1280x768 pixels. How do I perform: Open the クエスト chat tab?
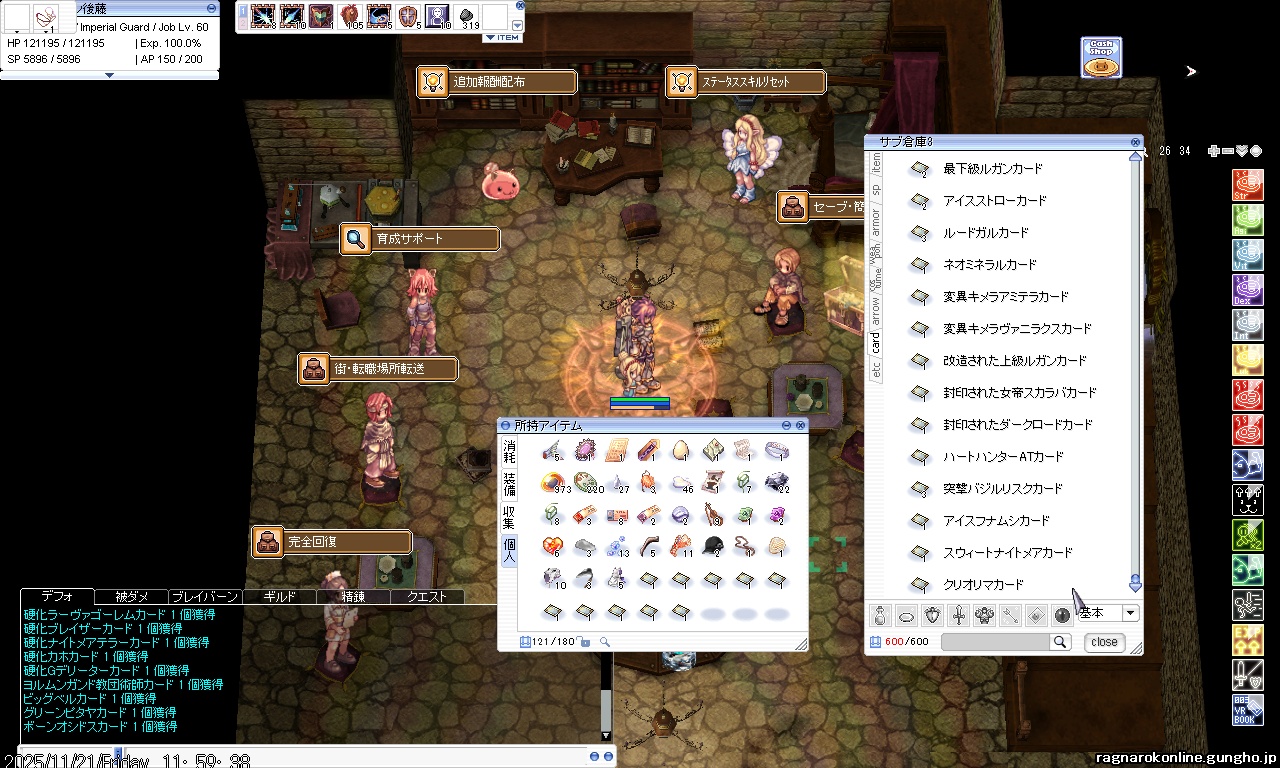pos(426,597)
